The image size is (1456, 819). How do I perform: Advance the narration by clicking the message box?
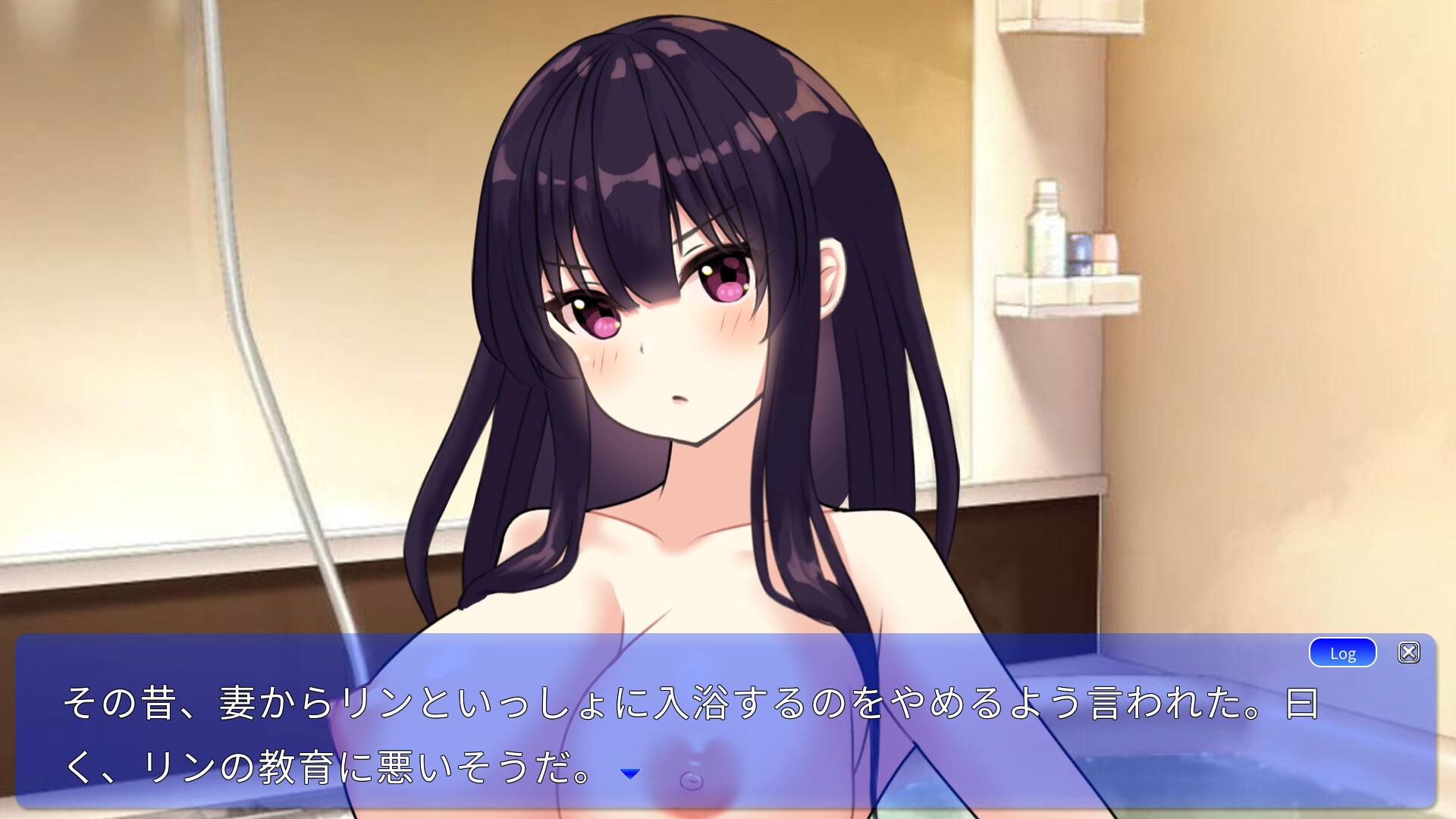(682, 728)
